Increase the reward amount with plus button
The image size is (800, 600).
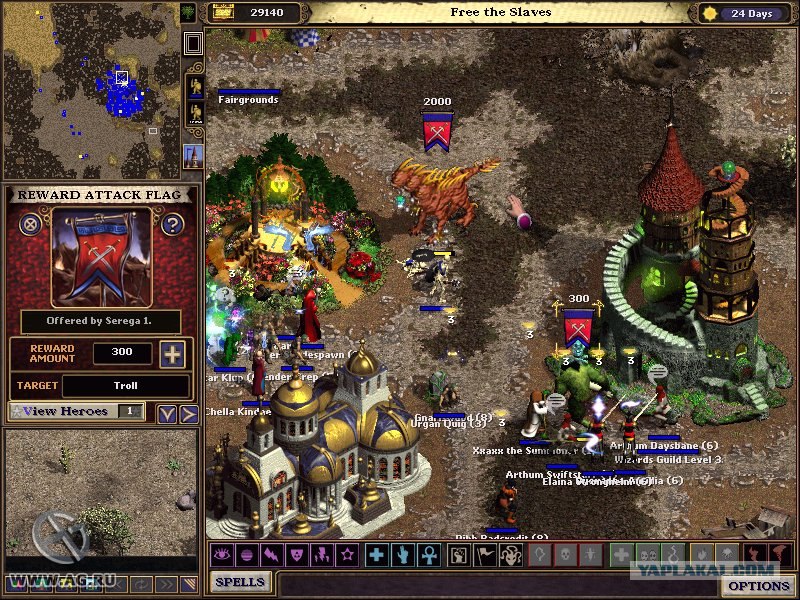(x=172, y=354)
